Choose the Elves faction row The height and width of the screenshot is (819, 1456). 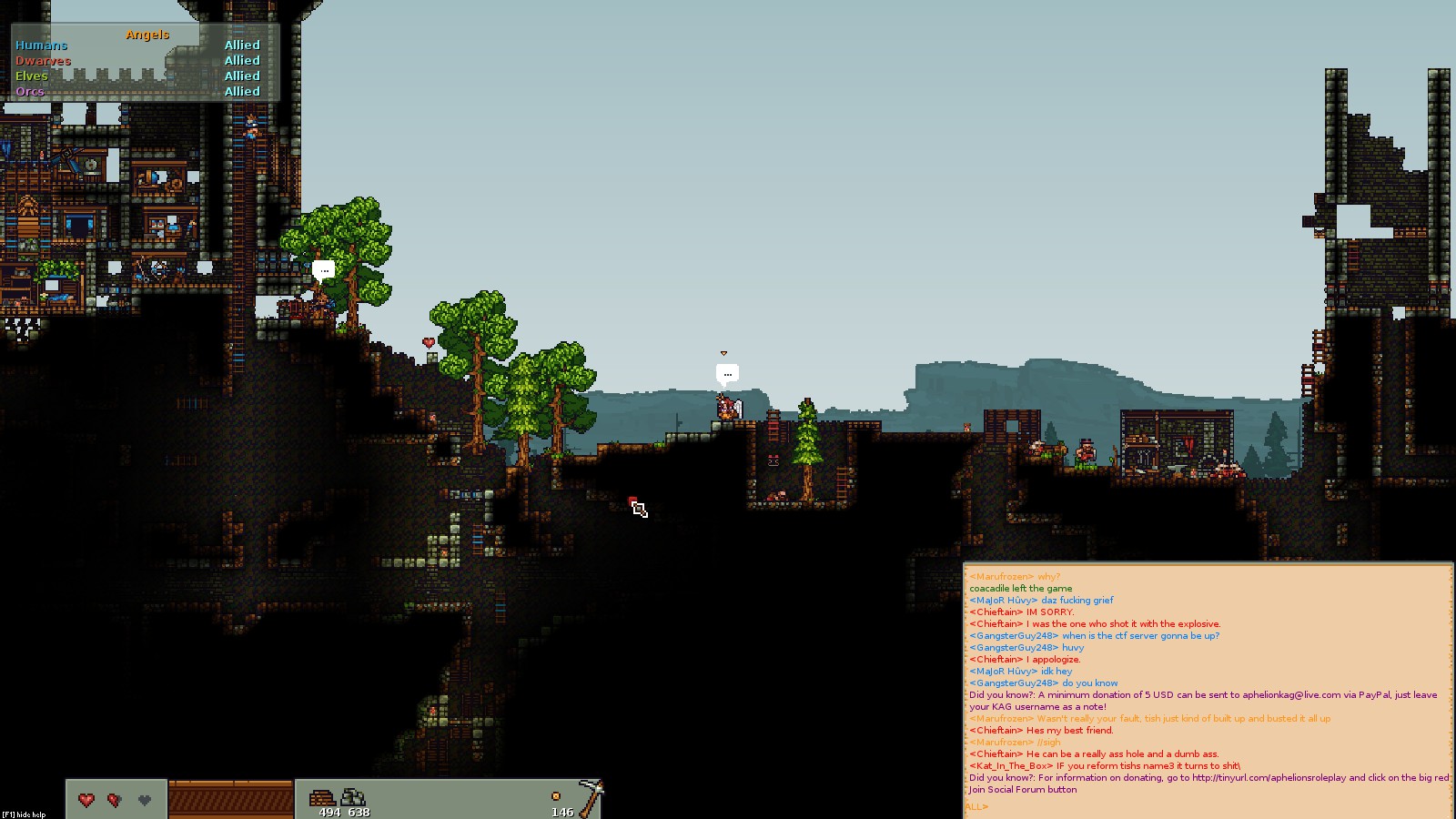click(32, 76)
